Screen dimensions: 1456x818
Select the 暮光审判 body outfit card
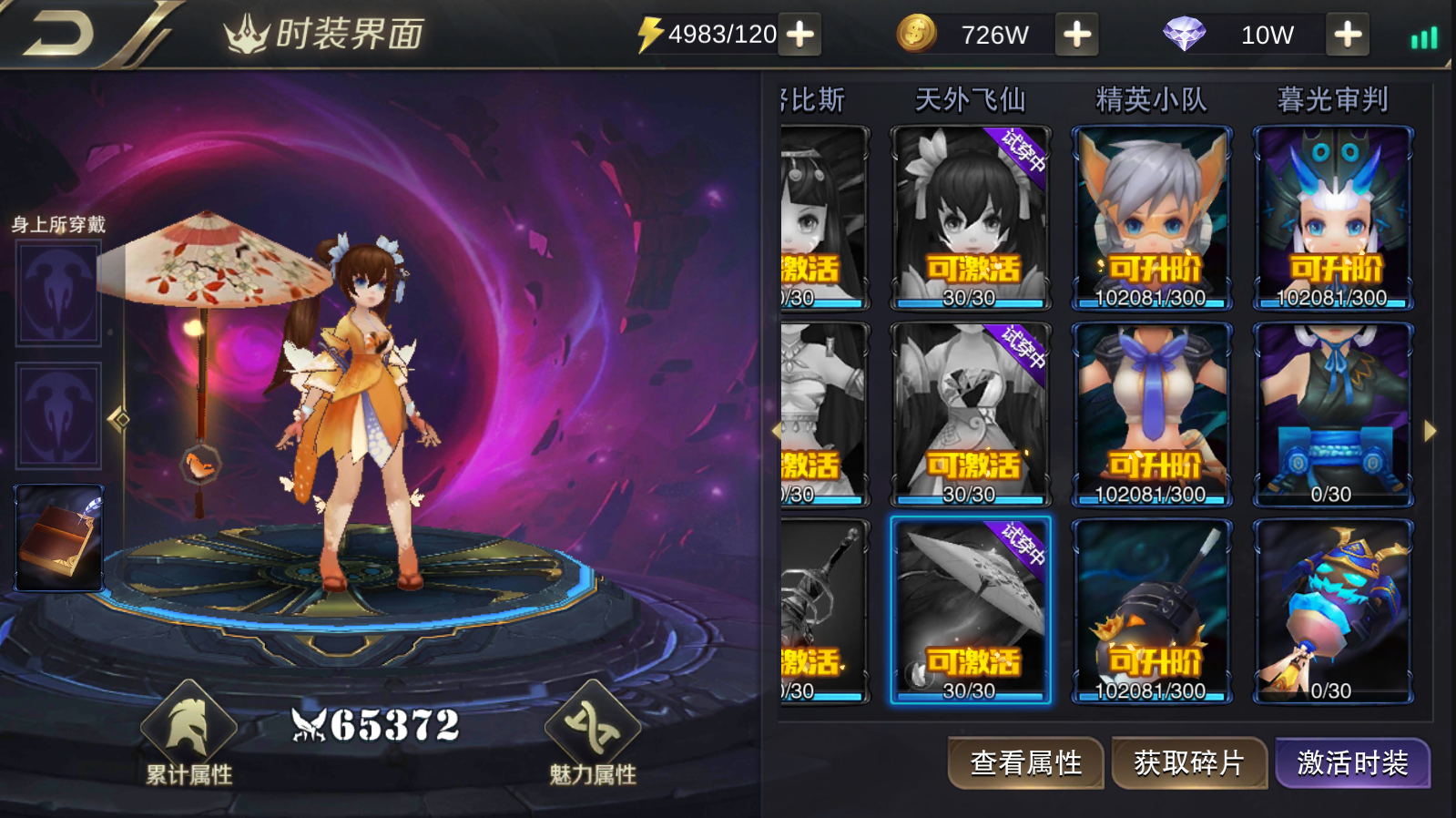(x=1332, y=414)
